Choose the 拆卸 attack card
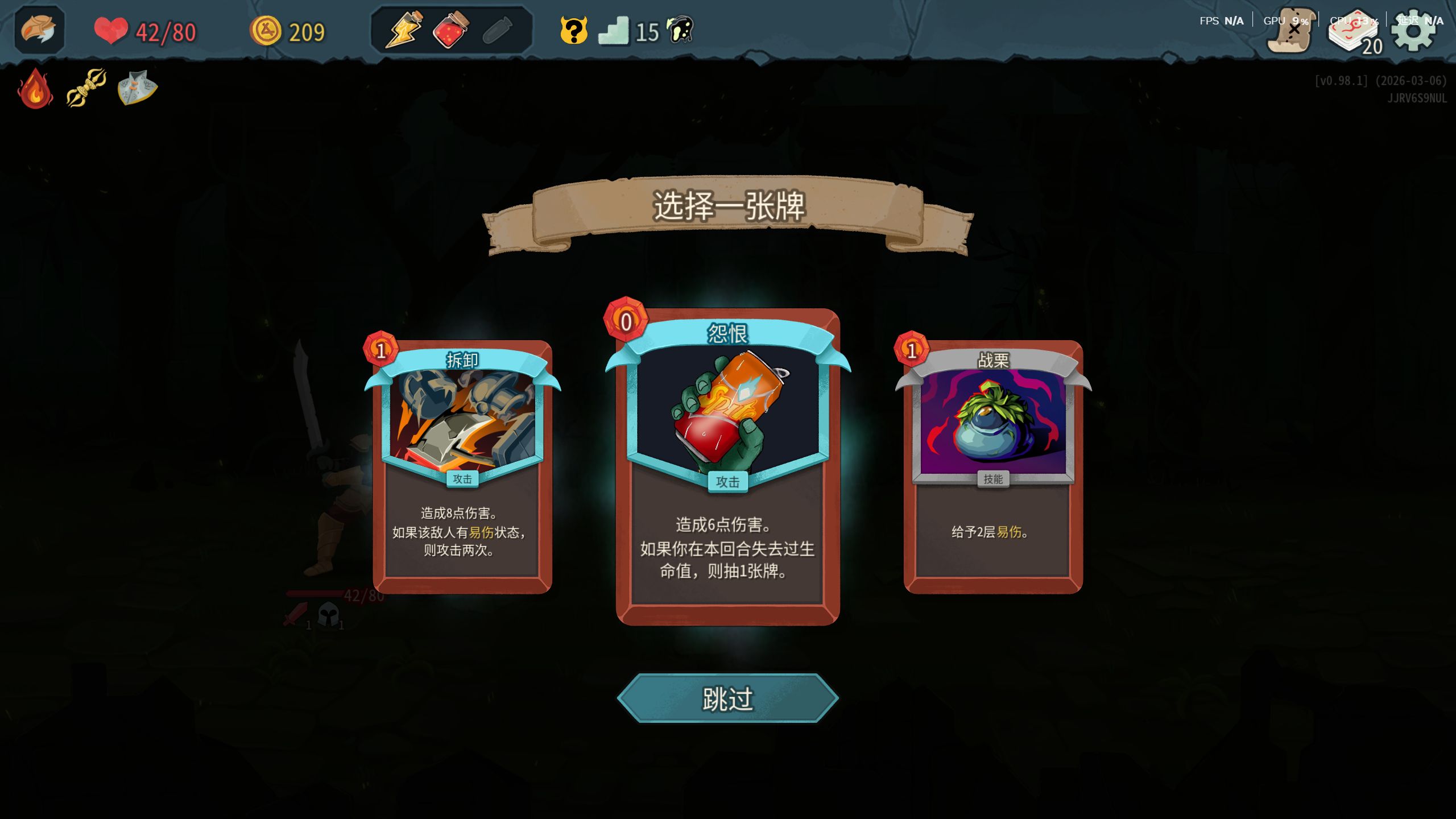 (x=462, y=466)
